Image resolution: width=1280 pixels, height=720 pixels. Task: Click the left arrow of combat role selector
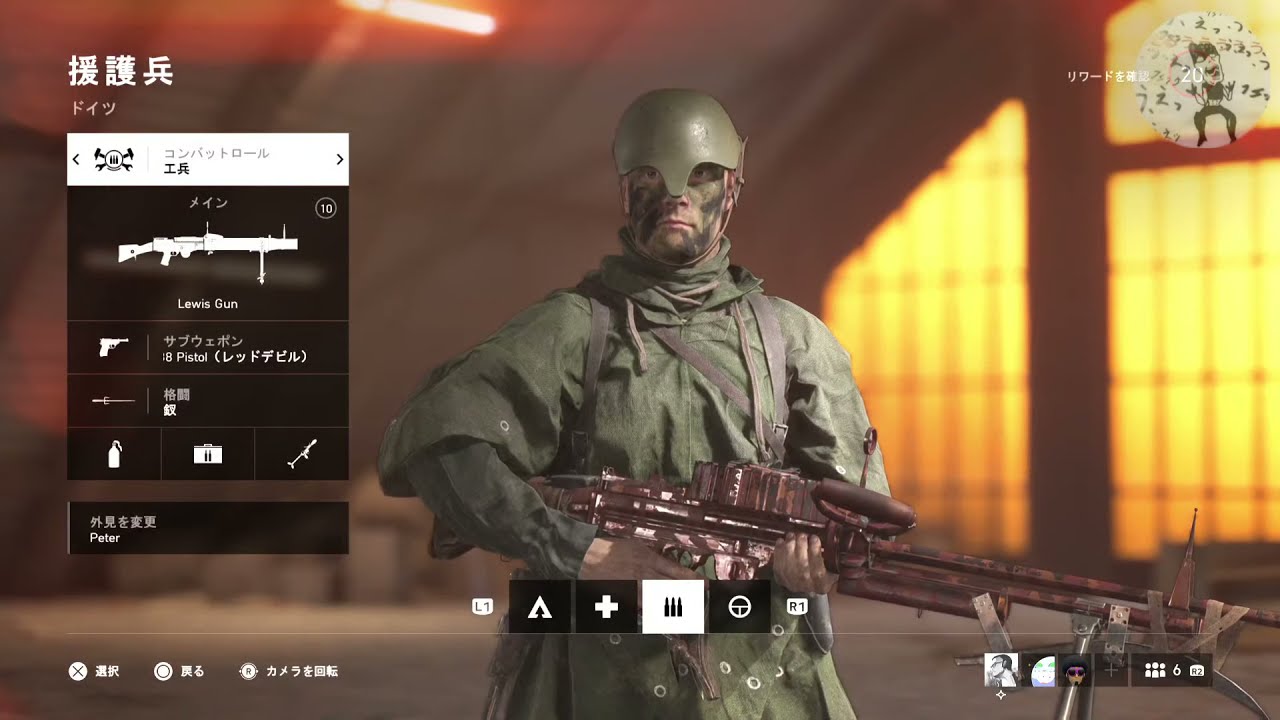(x=77, y=159)
